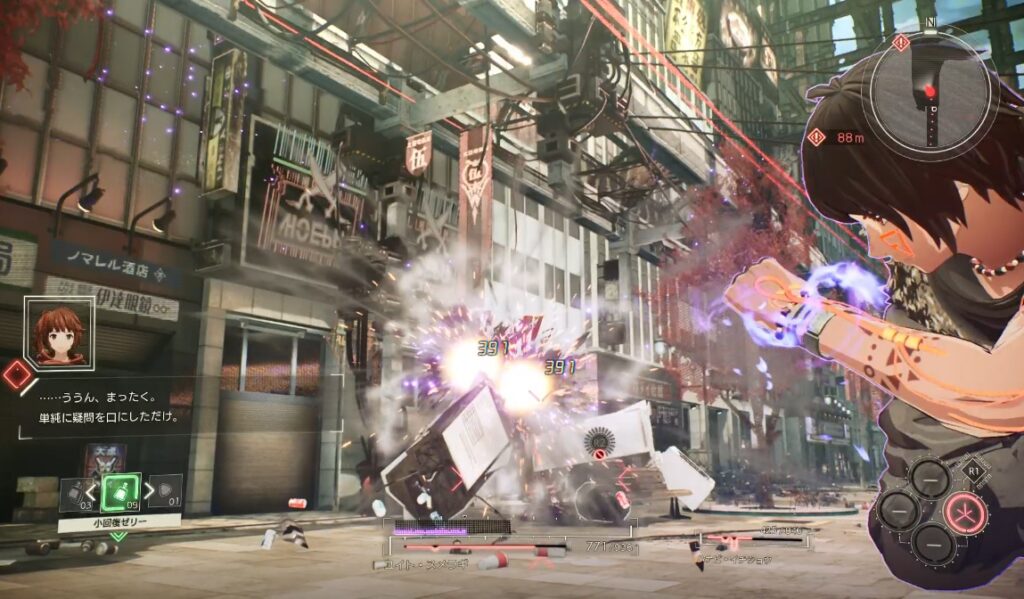This screenshot has width=1024, height=599.
Task: Click the right arrow of the item selector
Action: pos(150,491)
